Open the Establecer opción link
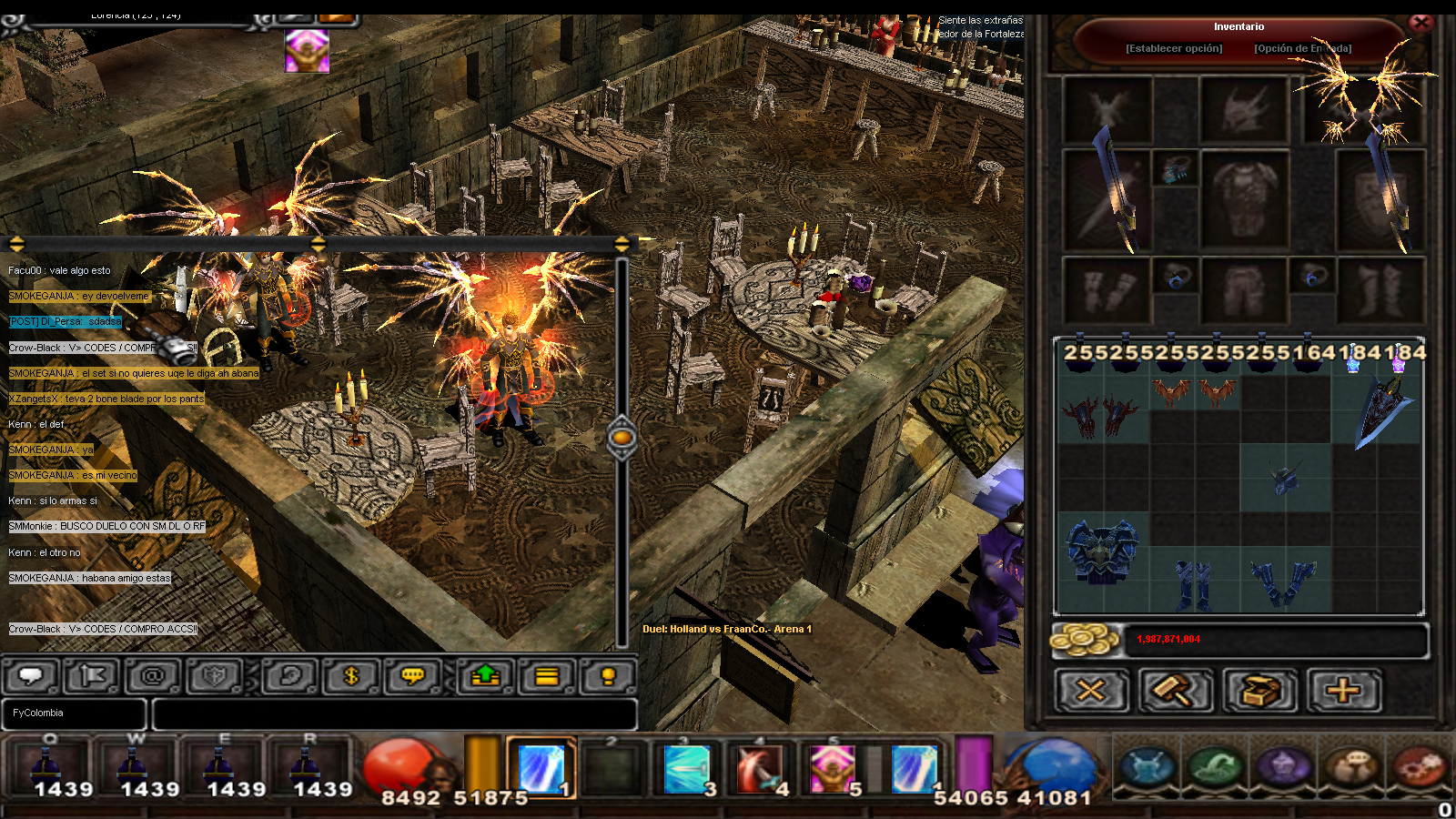This screenshot has height=819, width=1456. (x=1174, y=48)
